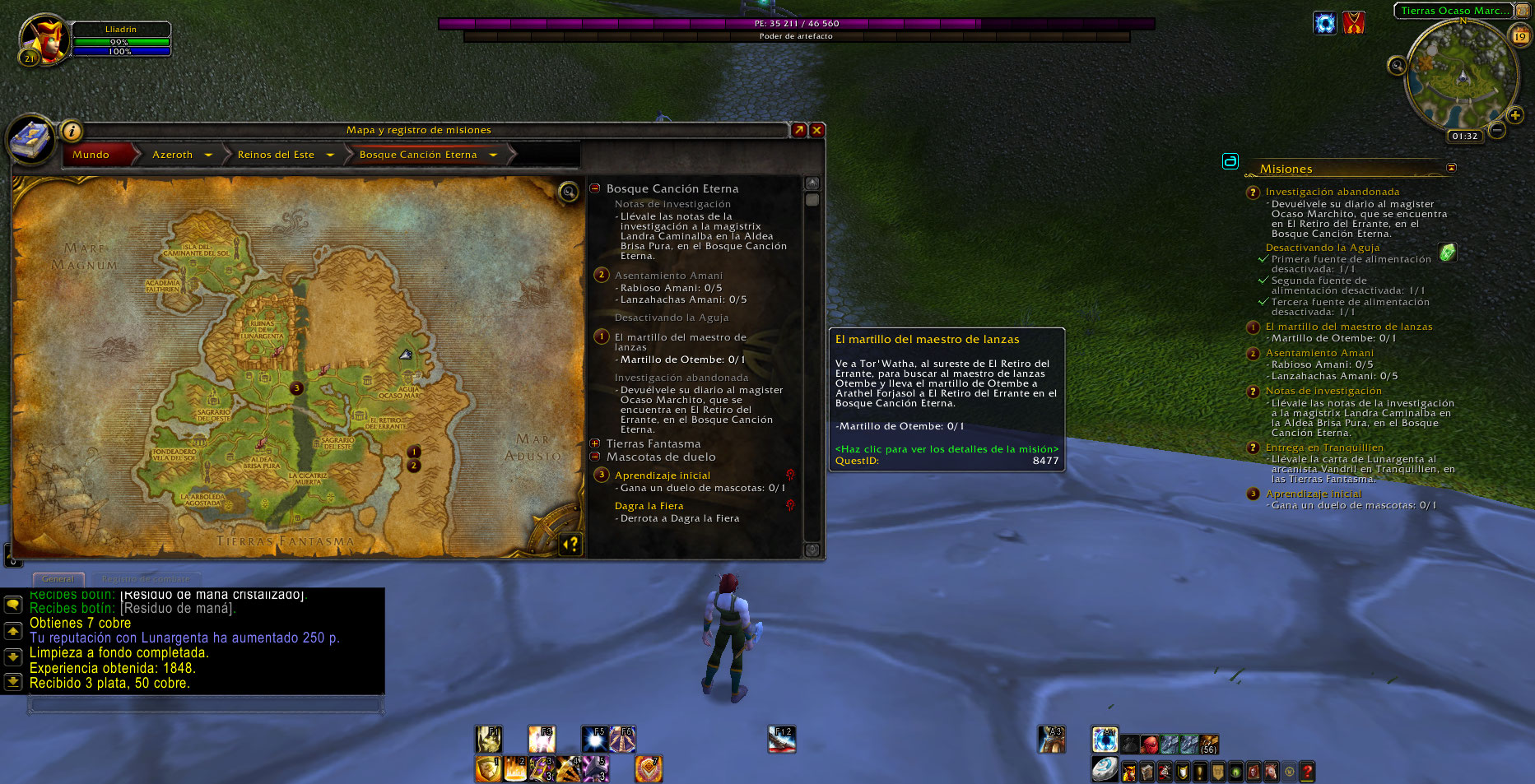Select the Aprendizaje inicial quest in log
Viewport: 1535px width, 784px height.
click(x=662, y=476)
